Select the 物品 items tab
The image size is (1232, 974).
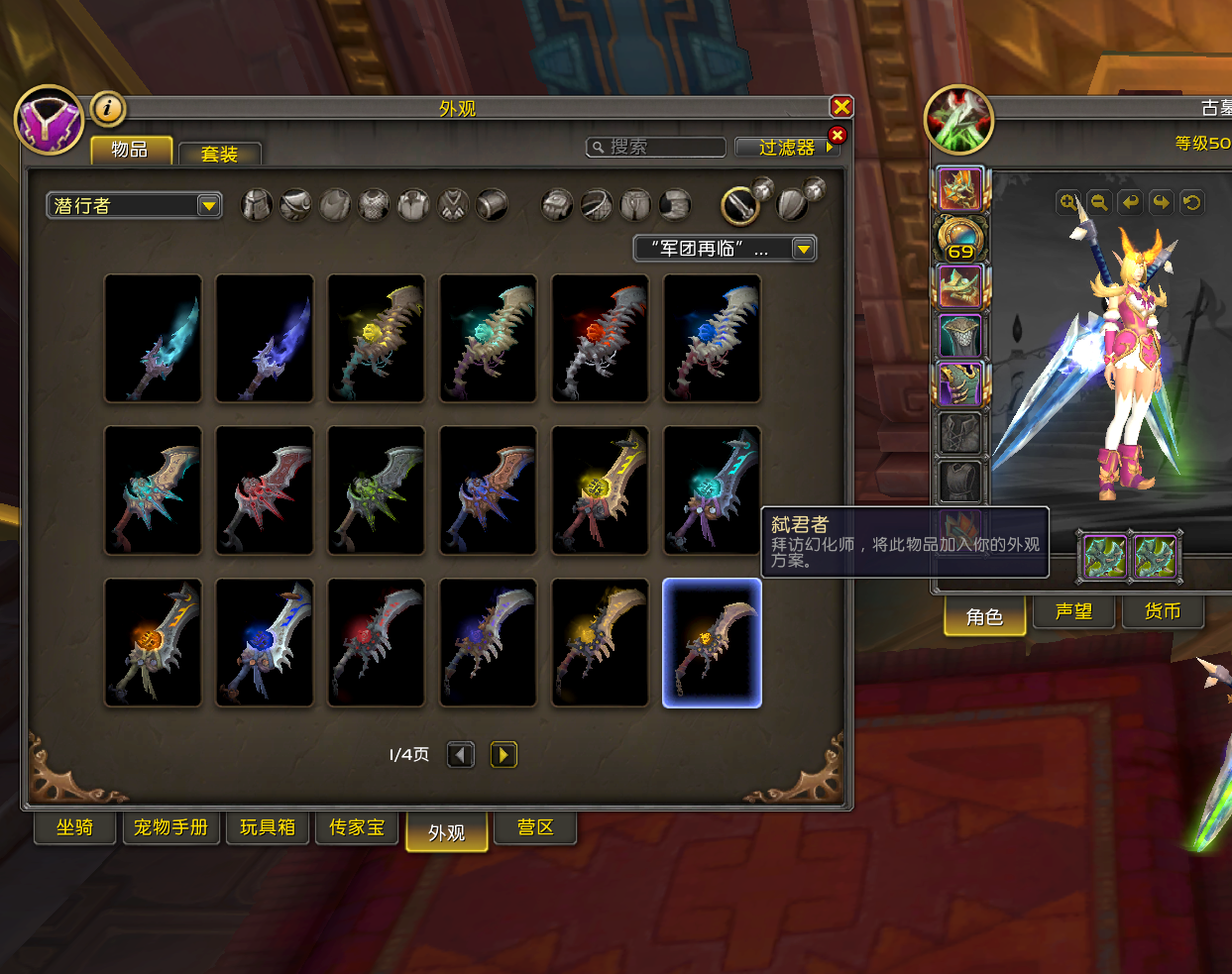130,150
